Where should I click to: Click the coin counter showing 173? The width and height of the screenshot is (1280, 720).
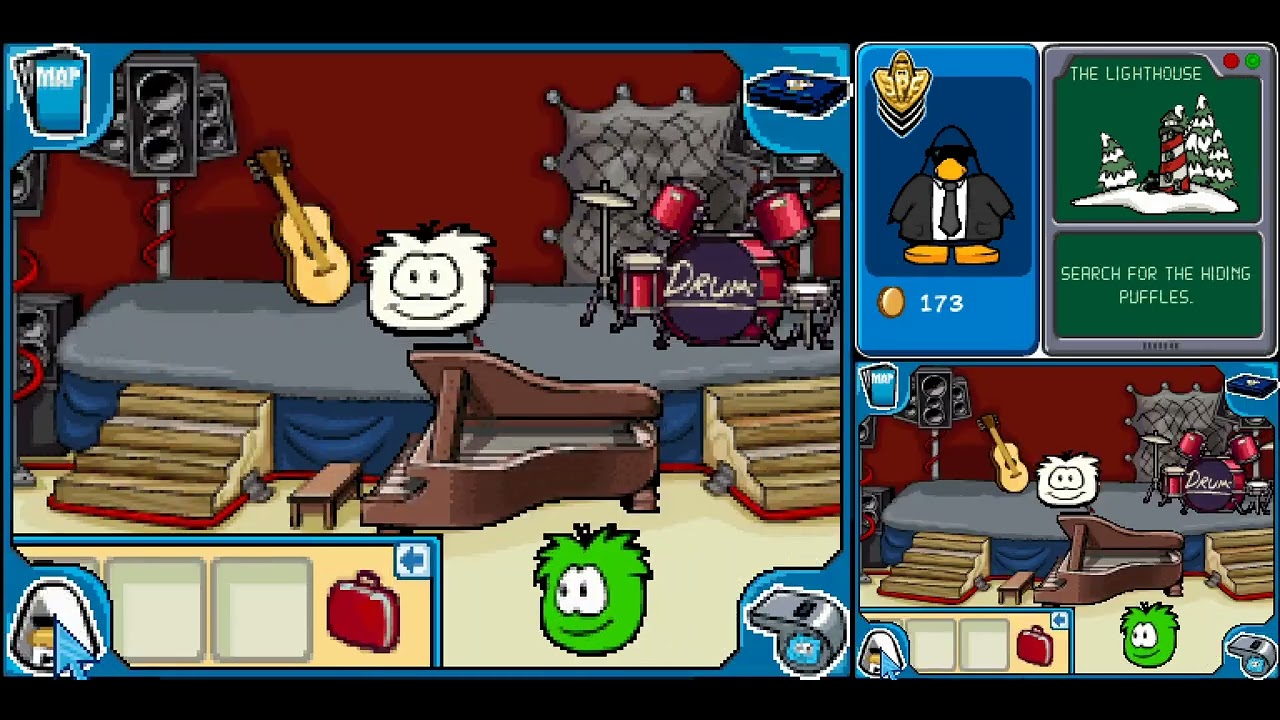938,304
